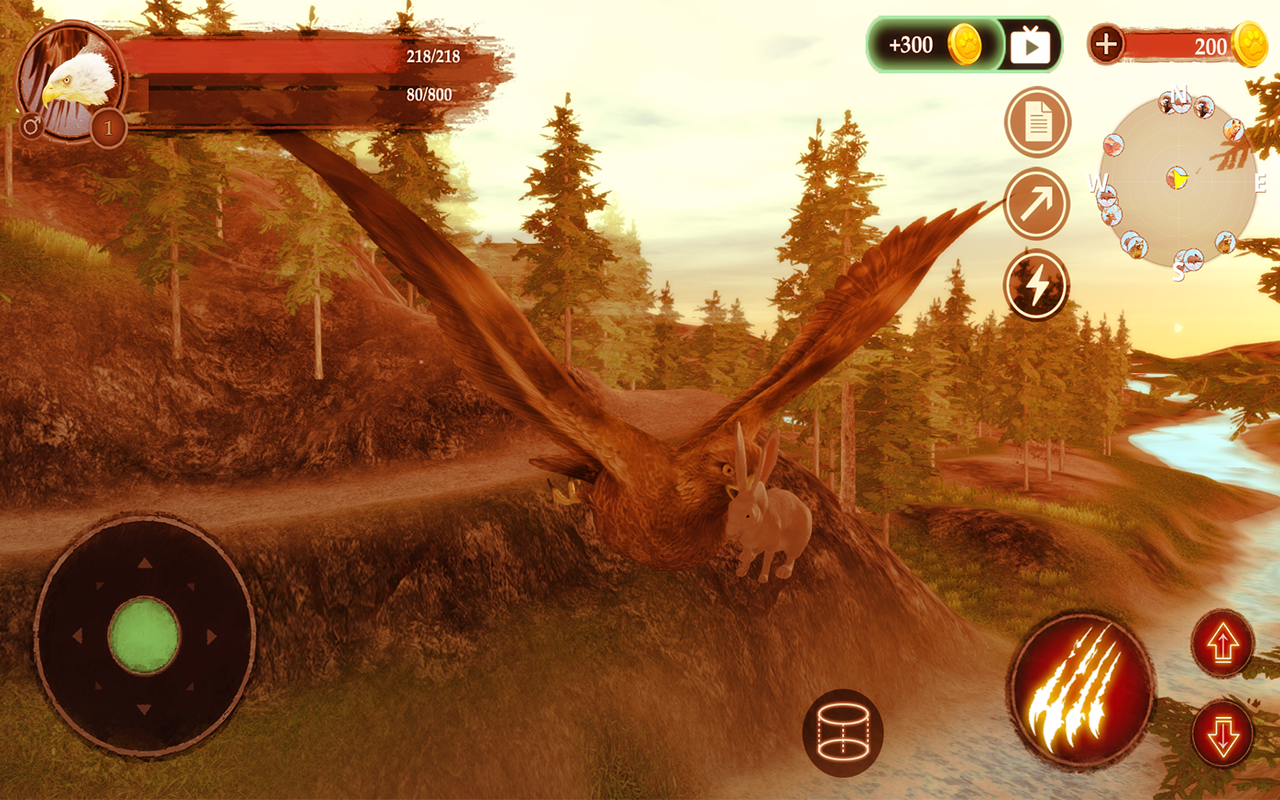This screenshot has height=800, width=1280.
Task: Touch the green joystick knob
Action: 144,635
